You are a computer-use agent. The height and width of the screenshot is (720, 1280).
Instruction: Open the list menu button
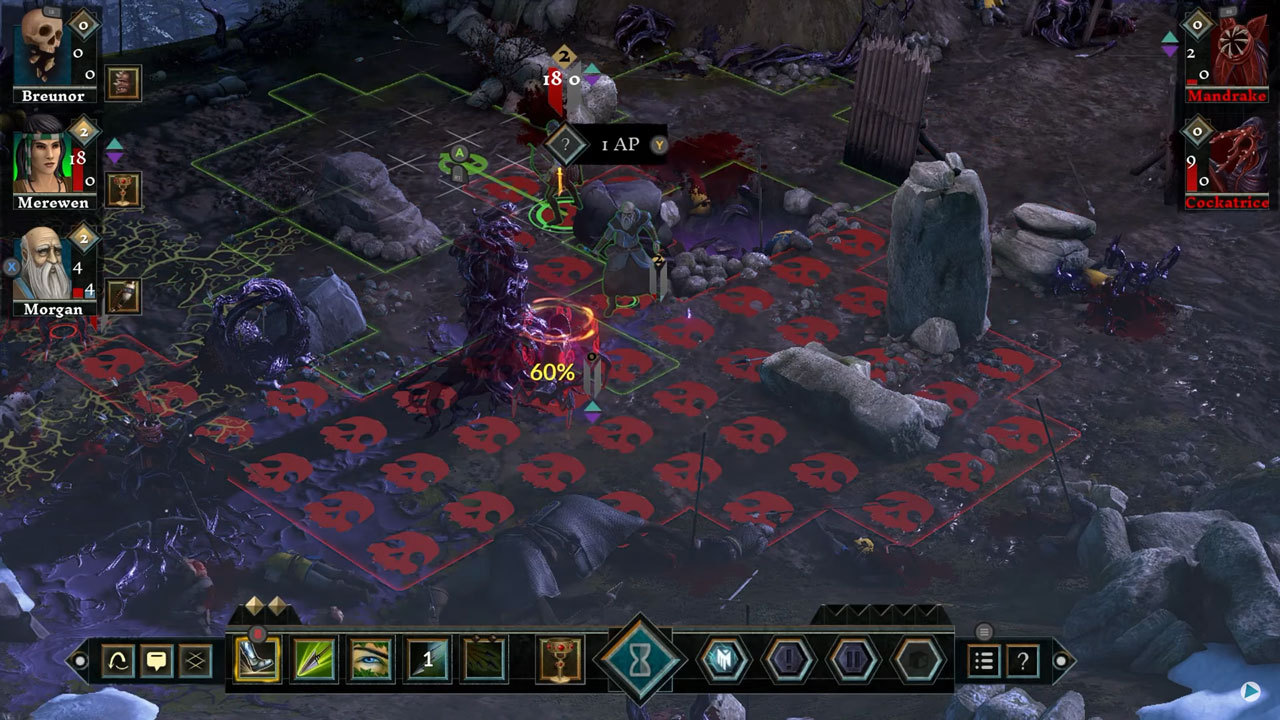(984, 661)
